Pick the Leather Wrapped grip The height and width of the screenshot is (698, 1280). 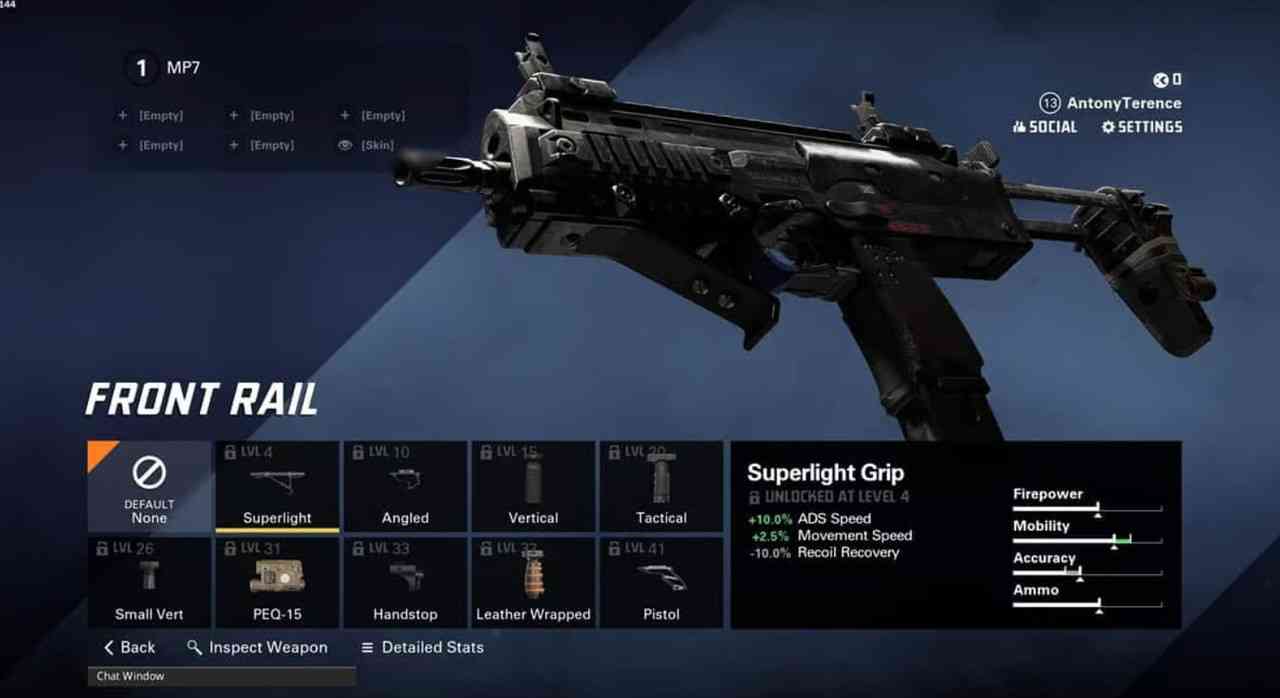click(533, 583)
